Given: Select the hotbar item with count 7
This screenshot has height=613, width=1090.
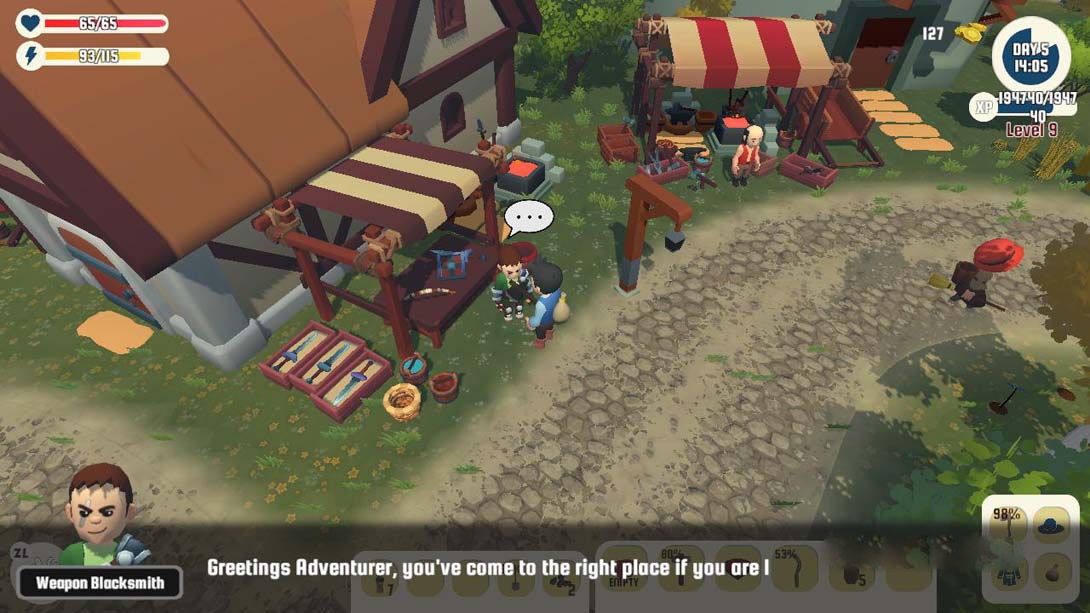Looking at the screenshot, I should [x=381, y=578].
